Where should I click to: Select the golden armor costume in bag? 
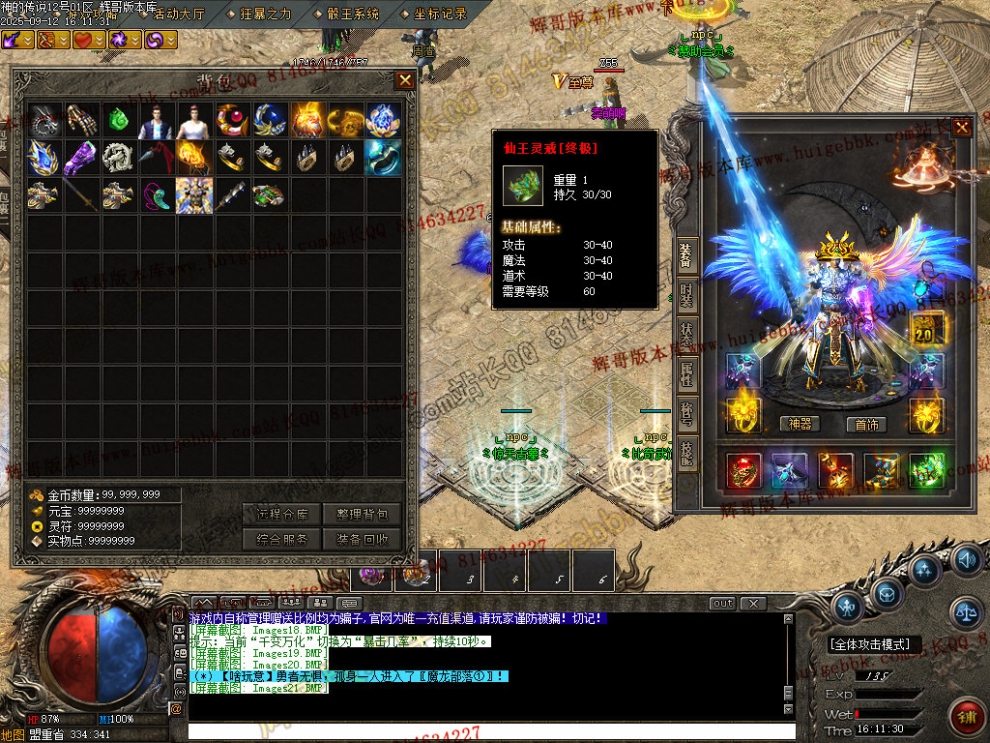[194, 195]
